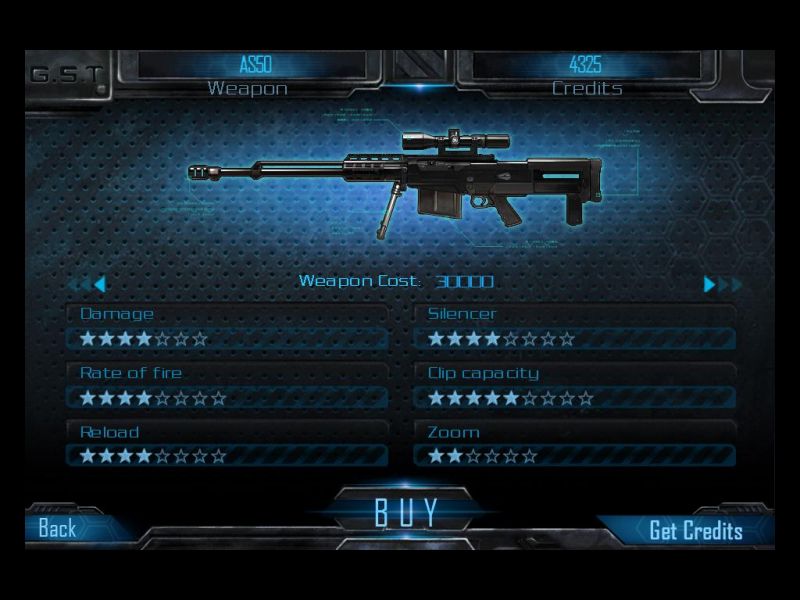
Task: Open the Get Credits store
Action: click(x=695, y=530)
